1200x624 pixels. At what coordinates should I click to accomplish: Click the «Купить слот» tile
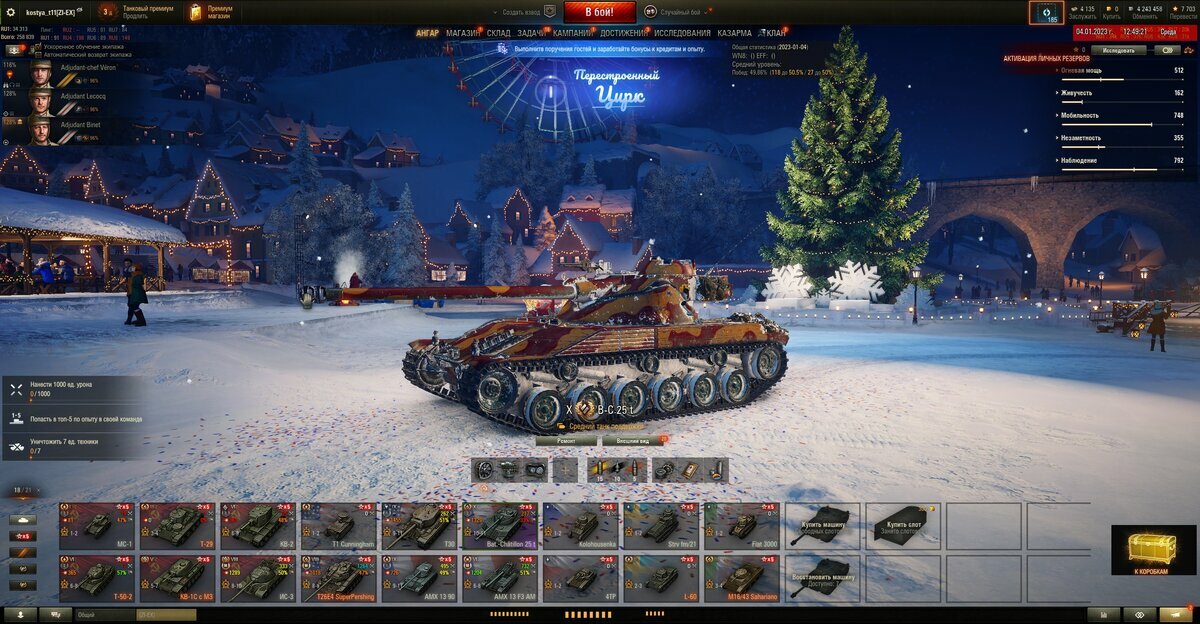[903, 525]
